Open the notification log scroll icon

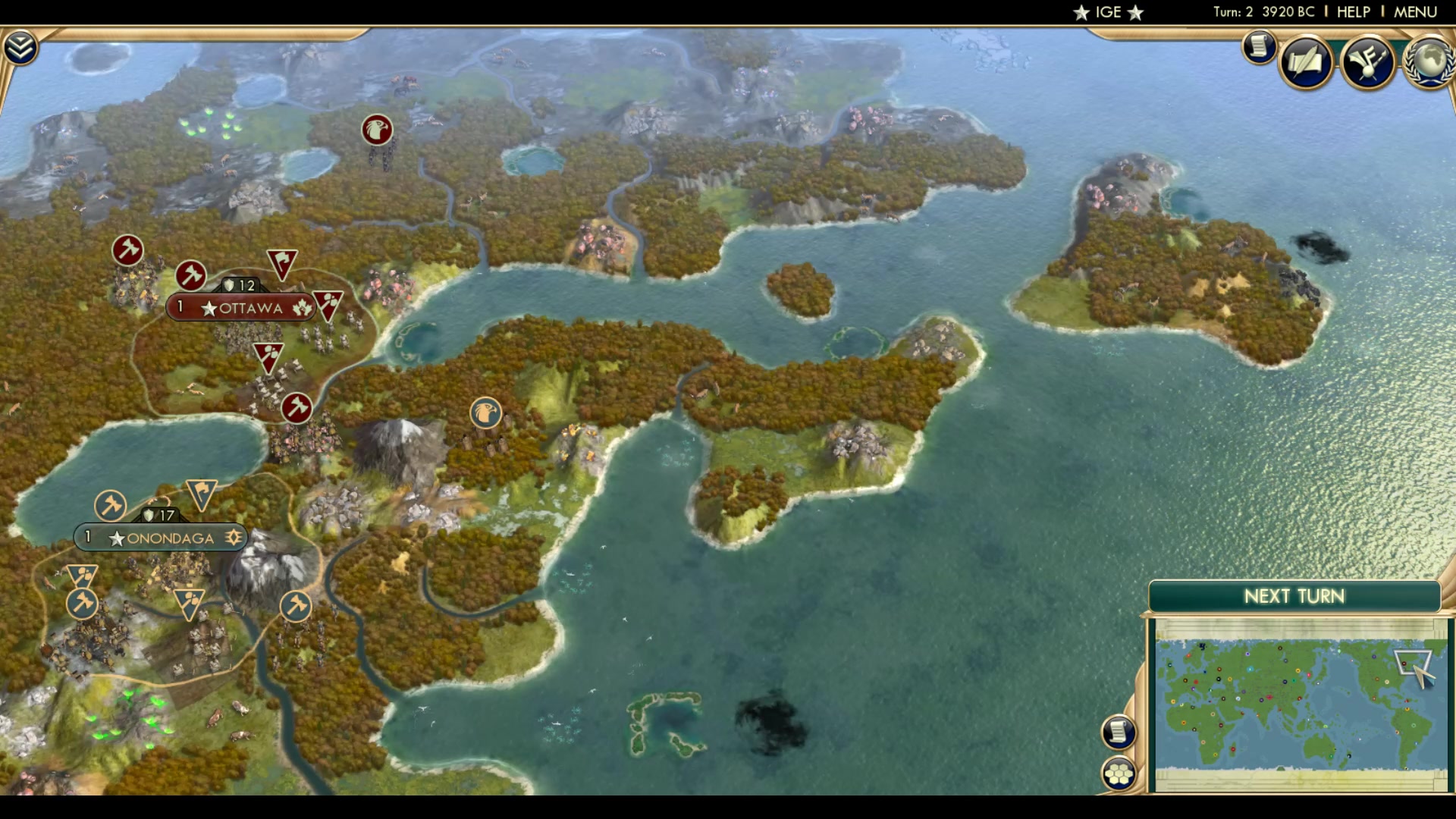tap(1258, 48)
